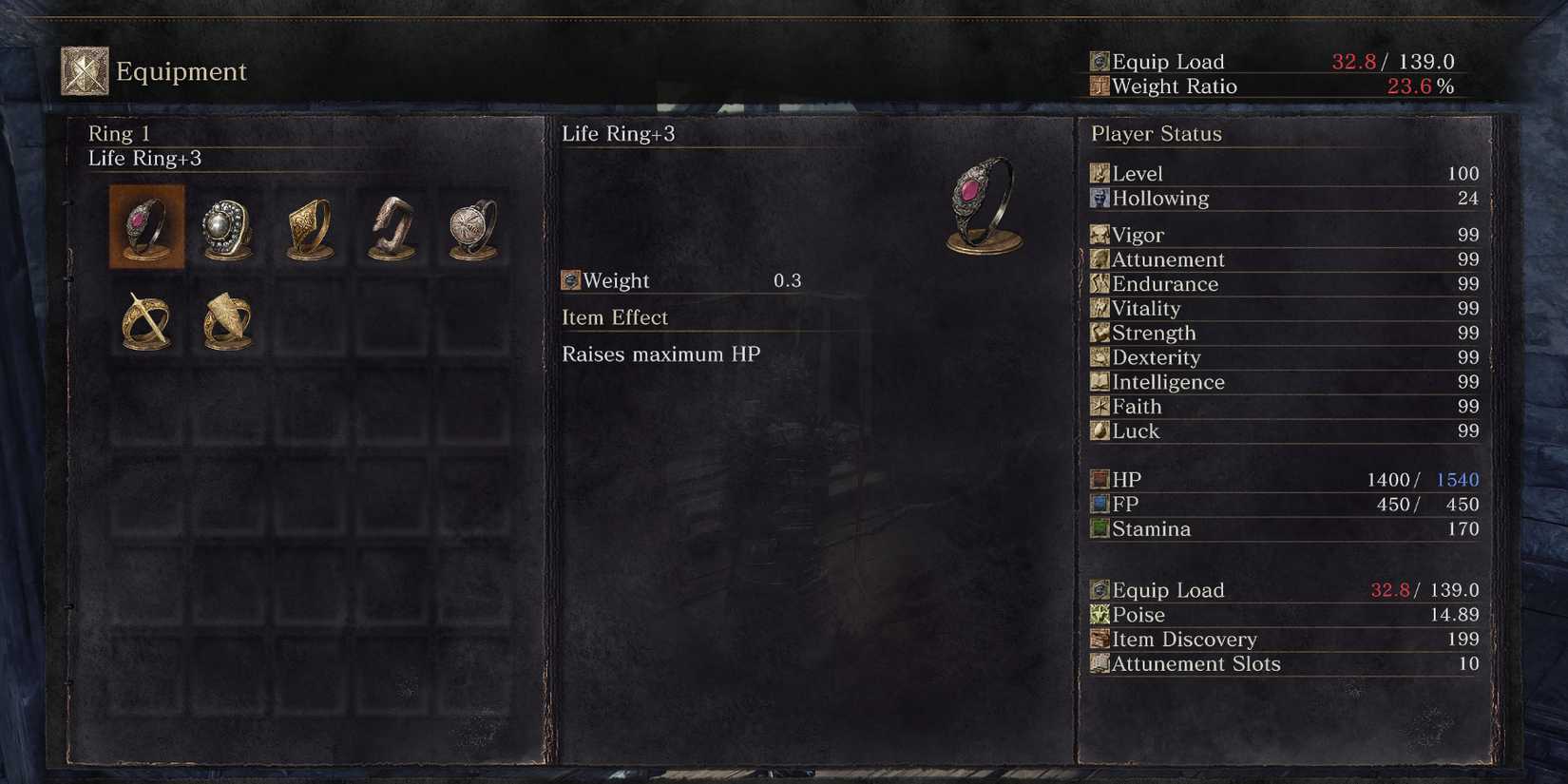Select the gold crested ring
Image resolution: width=1568 pixels, height=784 pixels.
point(307,228)
